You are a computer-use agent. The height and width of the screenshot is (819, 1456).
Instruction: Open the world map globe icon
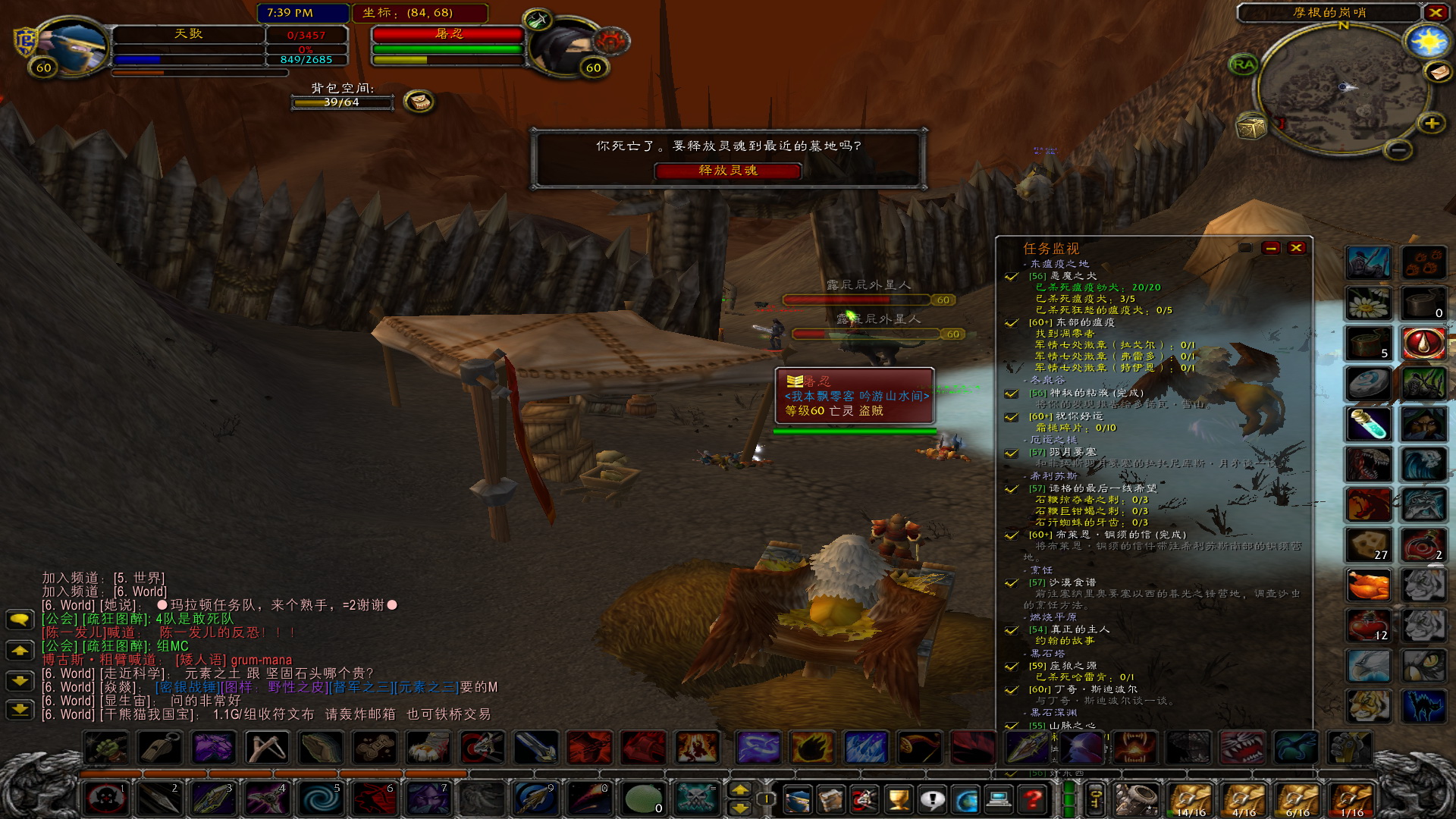[967, 800]
